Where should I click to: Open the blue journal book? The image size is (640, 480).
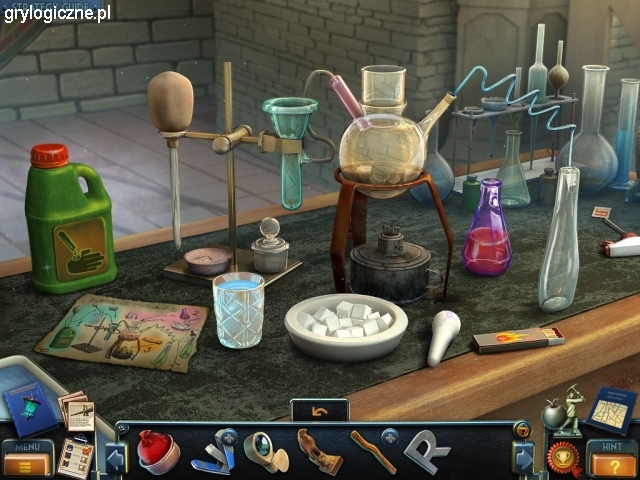point(30,407)
